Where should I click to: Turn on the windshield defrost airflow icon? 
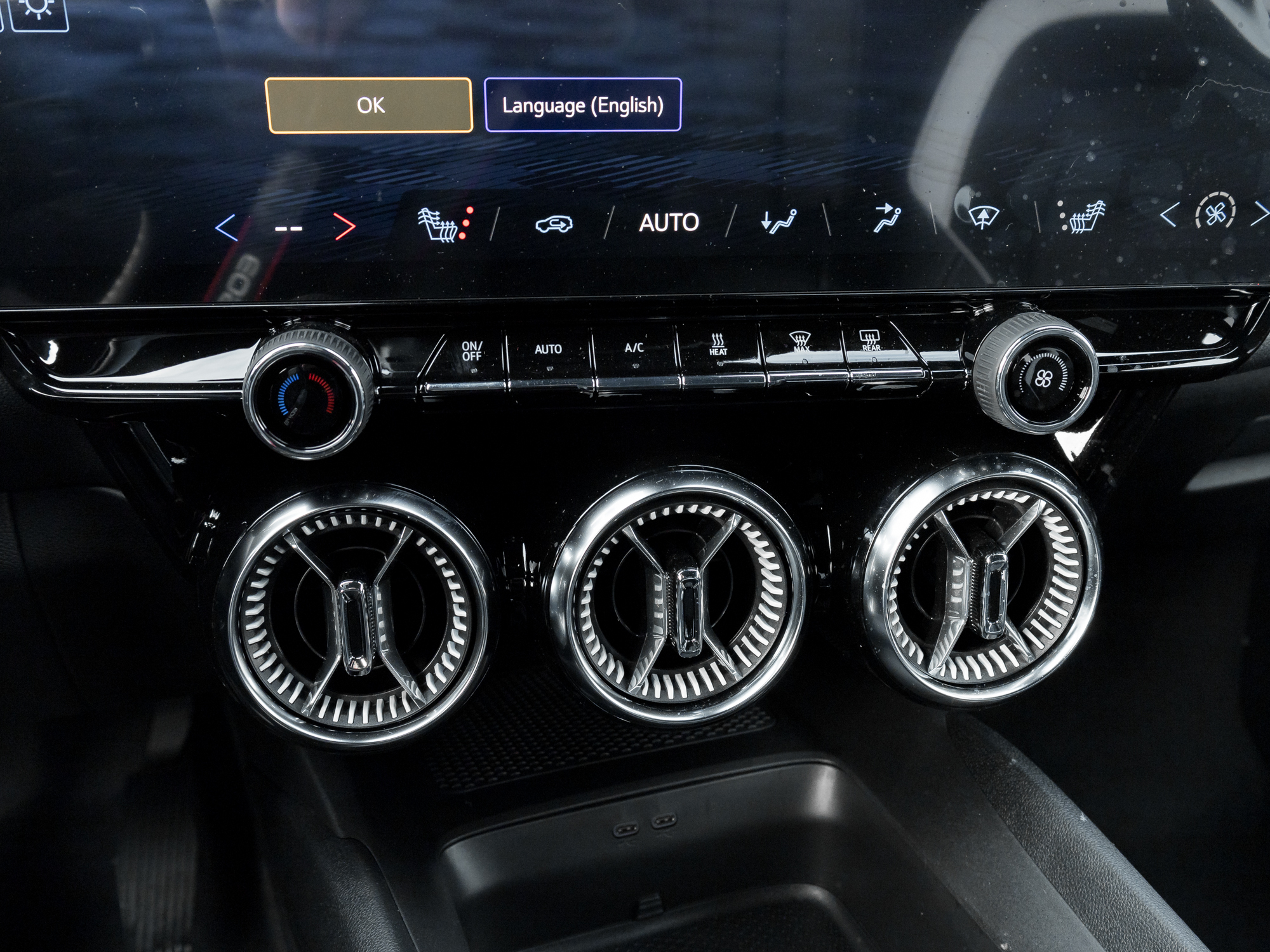984,217
